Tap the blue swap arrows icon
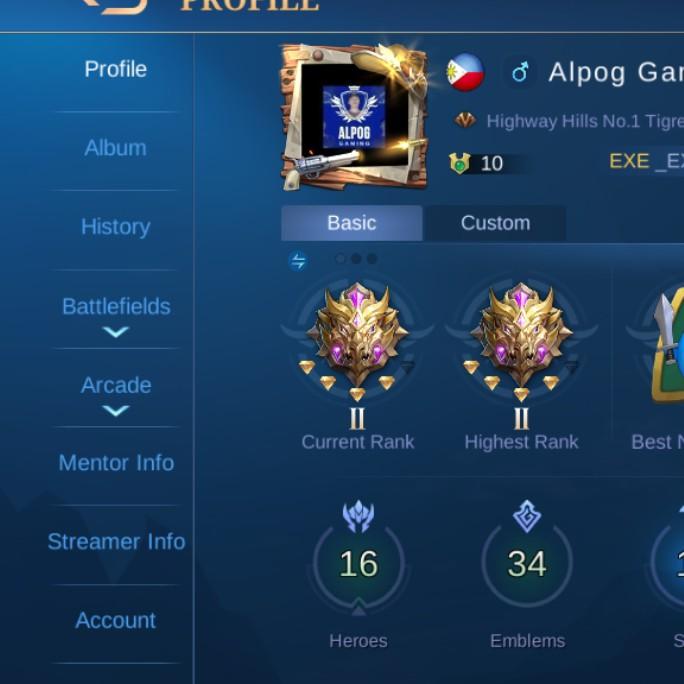 pyautogui.click(x=298, y=262)
